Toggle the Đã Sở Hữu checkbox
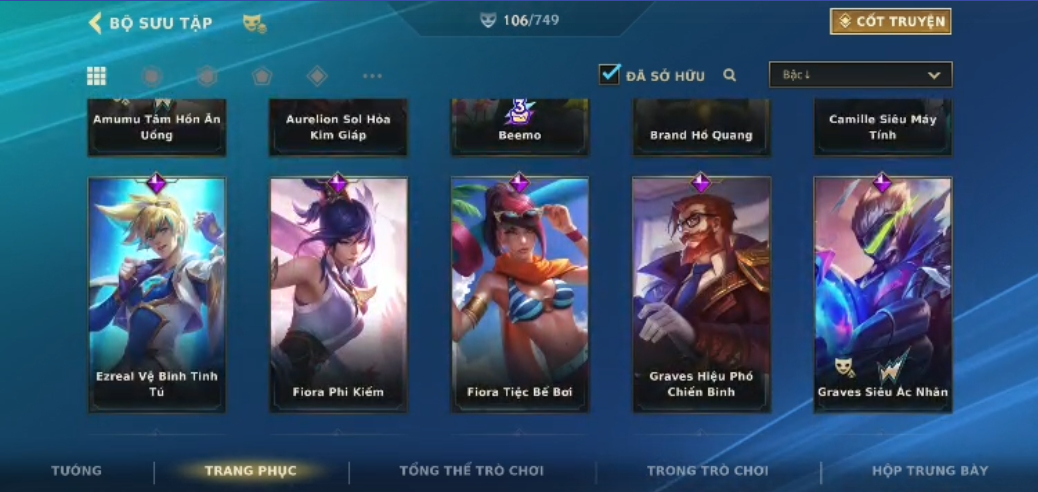This screenshot has height=492, width=1038. pos(610,75)
